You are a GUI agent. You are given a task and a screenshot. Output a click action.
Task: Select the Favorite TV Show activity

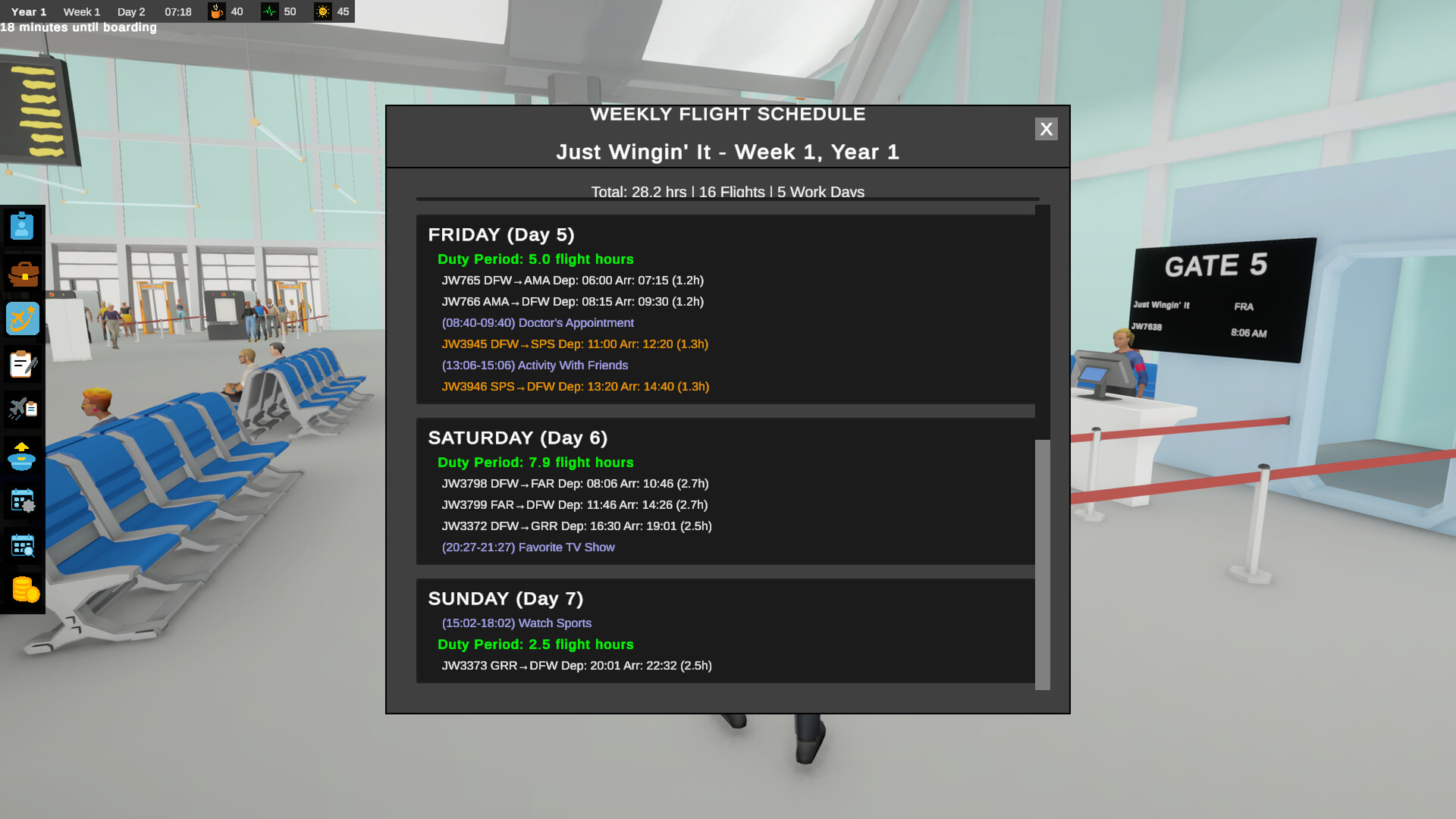click(529, 547)
